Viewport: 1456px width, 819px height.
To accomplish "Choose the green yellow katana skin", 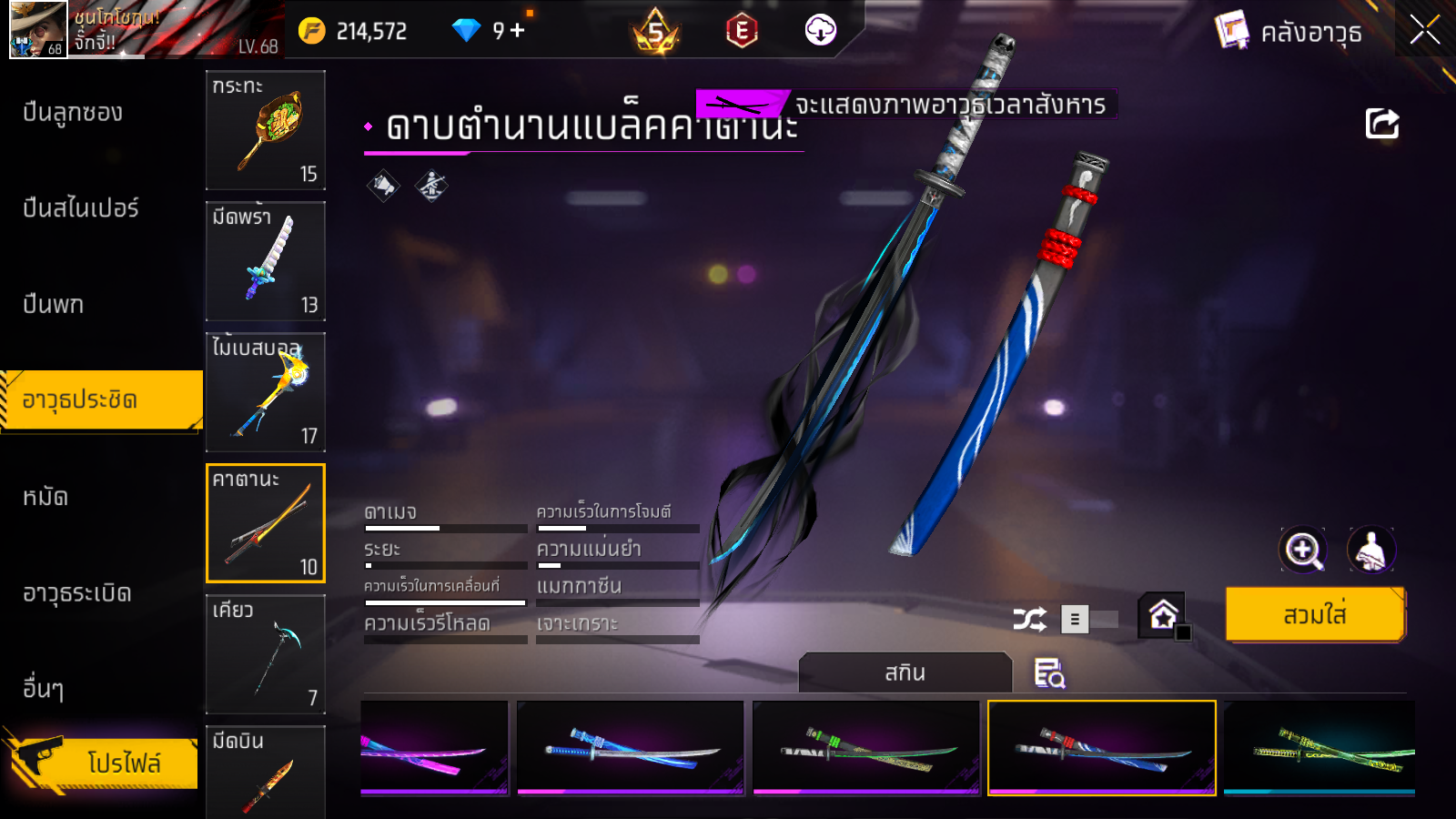I will [x=1319, y=748].
